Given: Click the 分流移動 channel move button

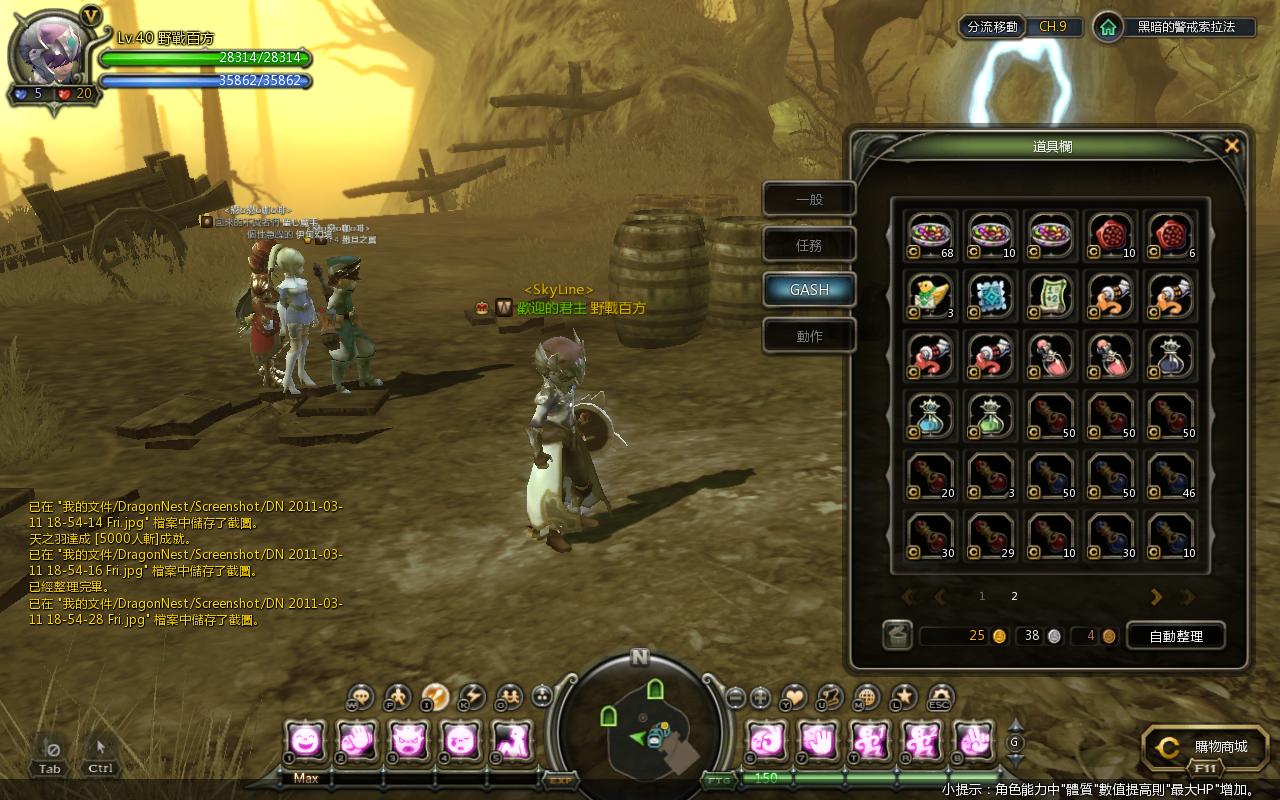Looking at the screenshot, I should tap(992, 27).
